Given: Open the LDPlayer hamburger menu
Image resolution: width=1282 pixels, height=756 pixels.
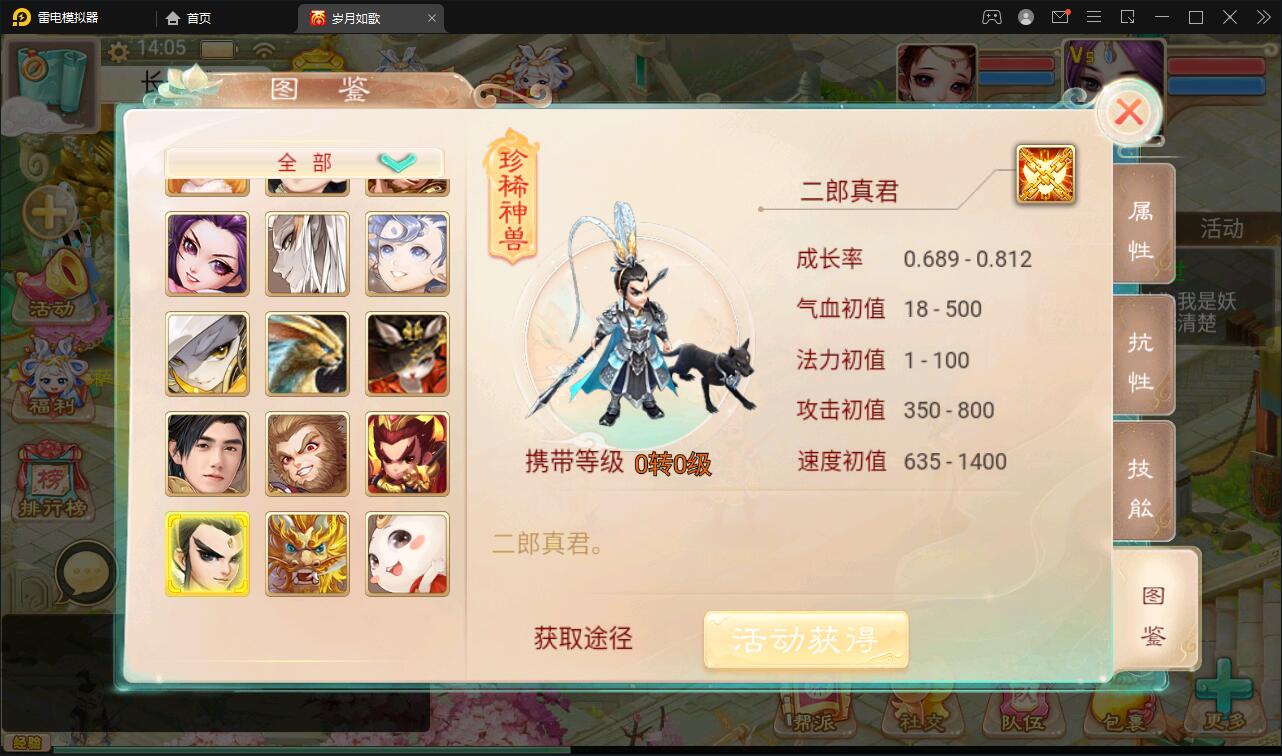Looking at the screenshot, I should coord(1094,17).
